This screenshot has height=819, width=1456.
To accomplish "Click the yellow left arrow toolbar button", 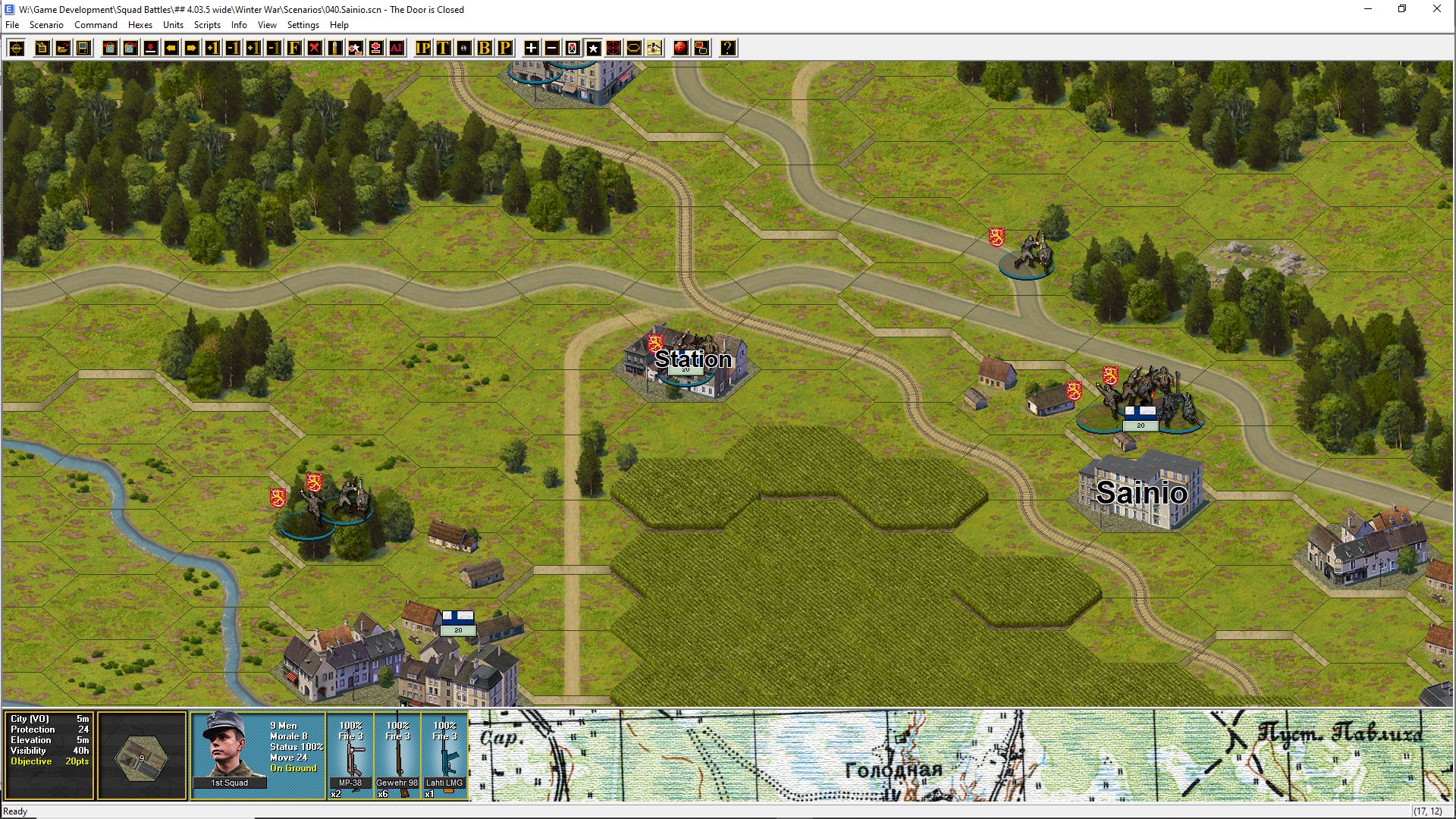I will (x=171, y=49).
